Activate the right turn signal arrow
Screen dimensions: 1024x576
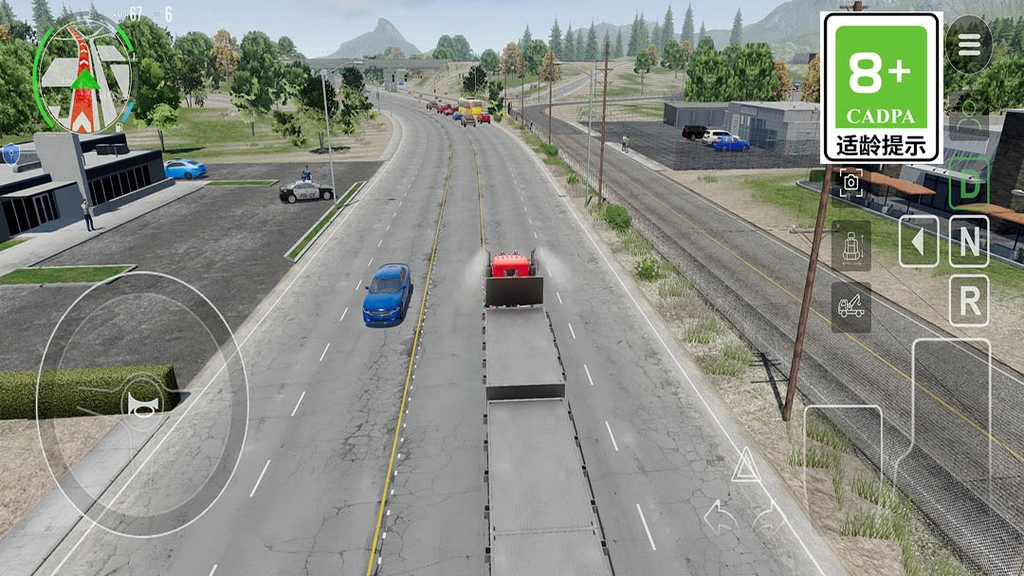770,517
